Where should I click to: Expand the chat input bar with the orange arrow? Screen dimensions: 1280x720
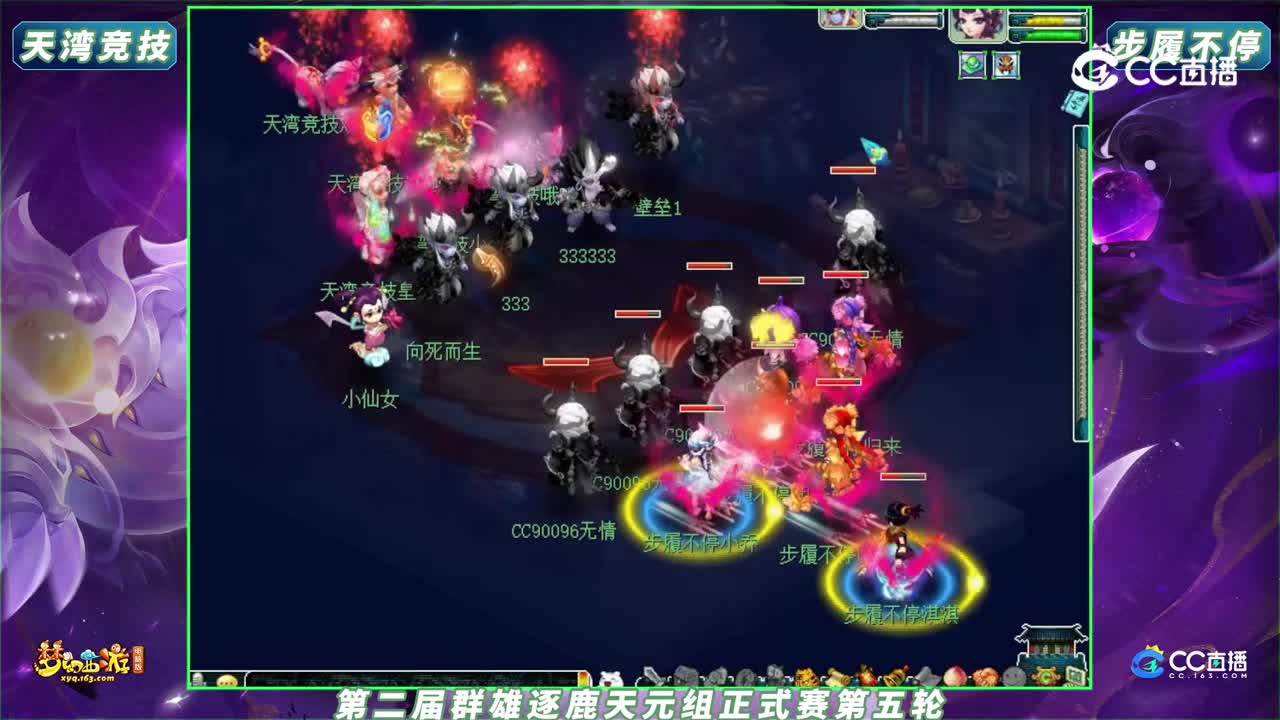point(585,679)
